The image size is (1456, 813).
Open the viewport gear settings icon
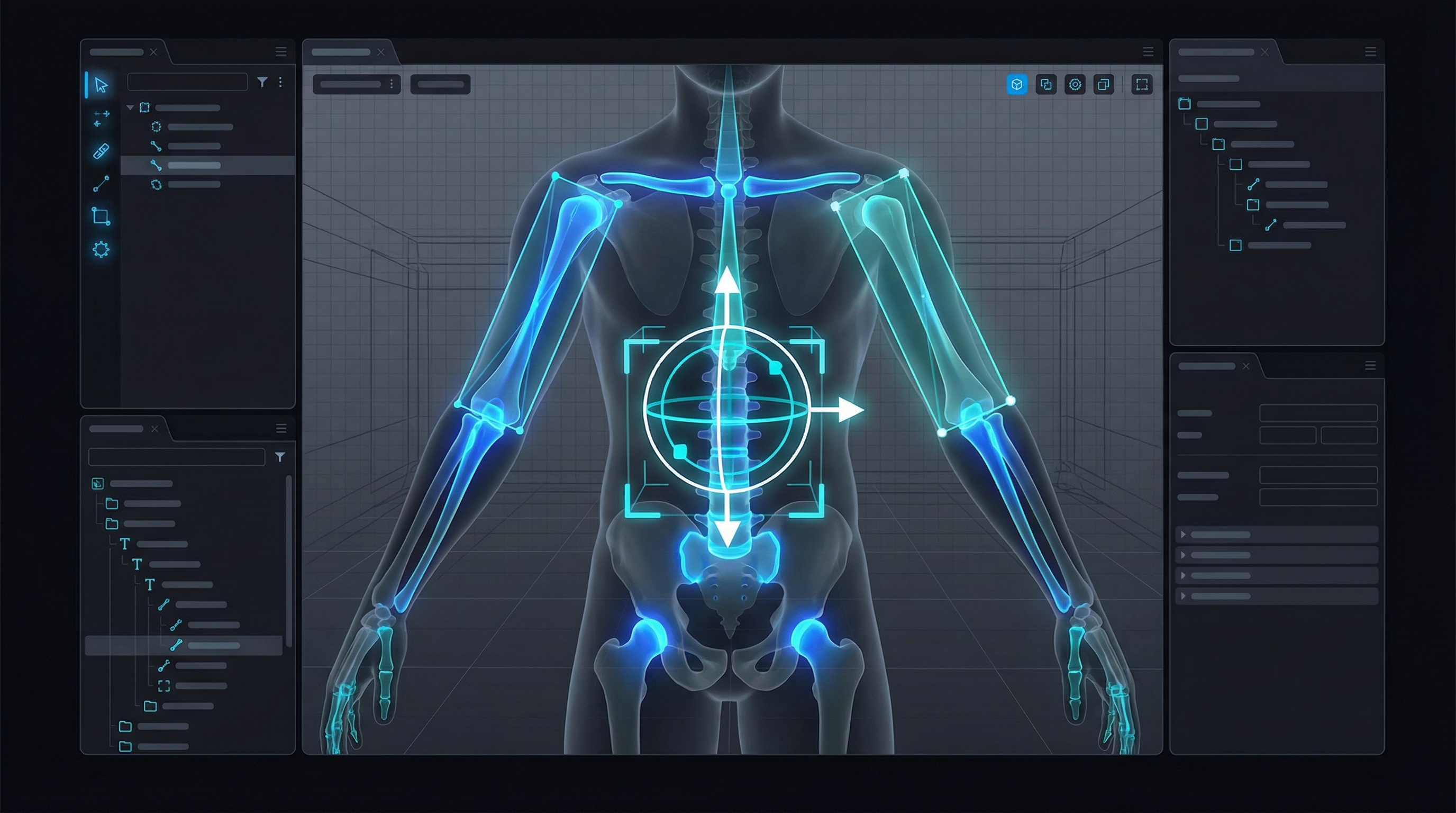click(1076, 86)
